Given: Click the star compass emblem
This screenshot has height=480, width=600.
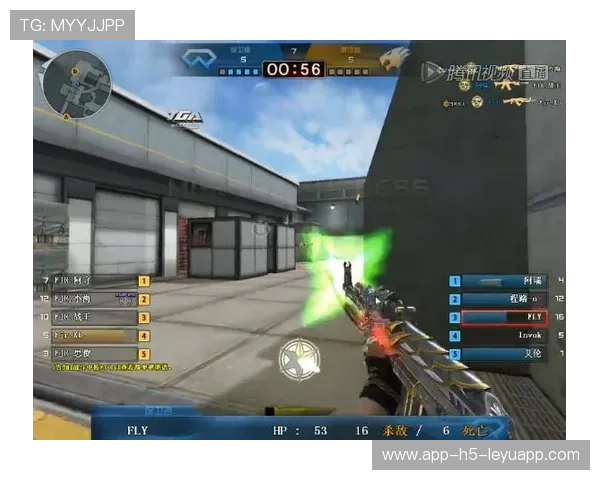Looking at the screenshot, I should pyautogui.click(x=297, y=359).
